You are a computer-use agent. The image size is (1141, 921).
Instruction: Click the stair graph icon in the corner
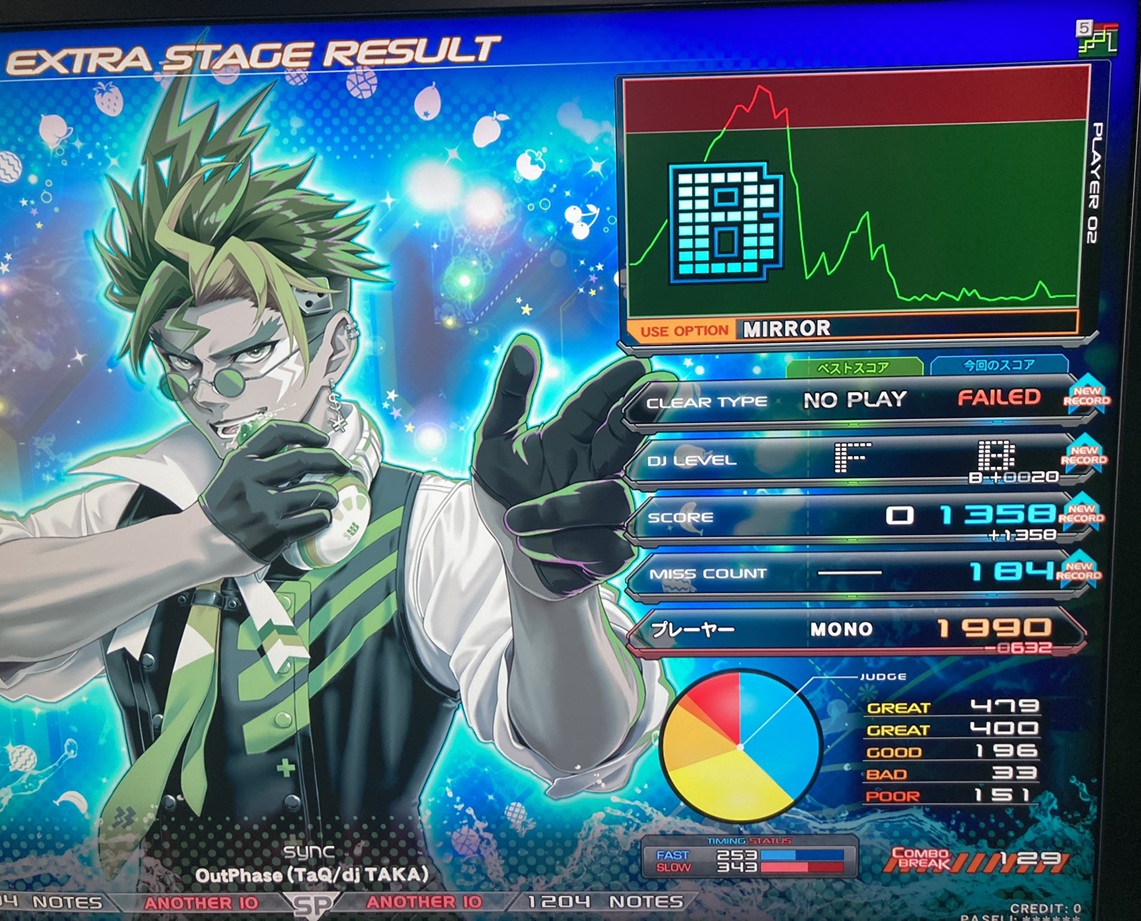(1097, 38)
